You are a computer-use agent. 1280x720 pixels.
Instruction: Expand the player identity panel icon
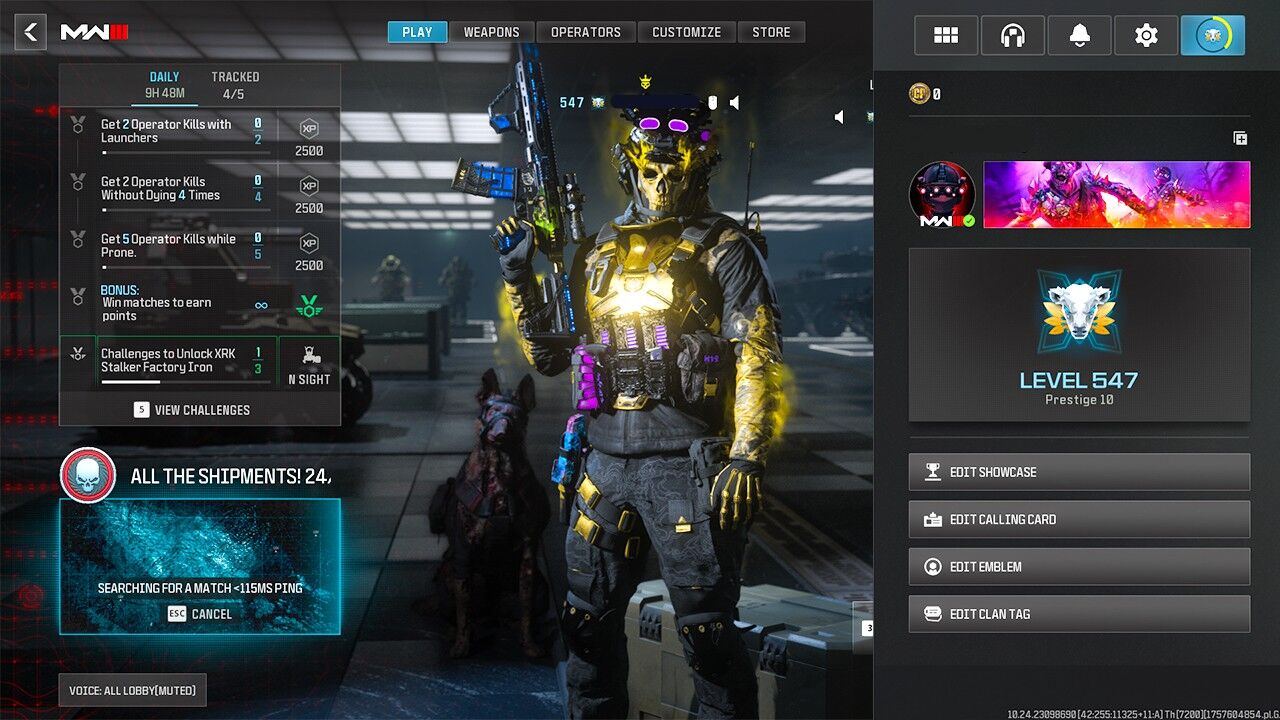pos(1240,138)
